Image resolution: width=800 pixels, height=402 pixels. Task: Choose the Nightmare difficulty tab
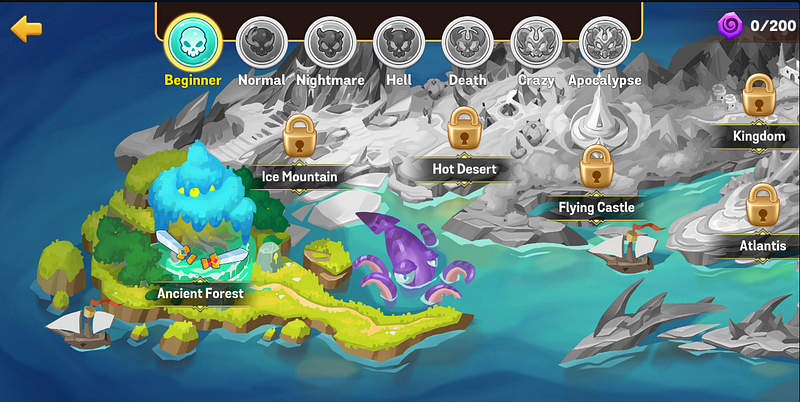pos(331,43)
